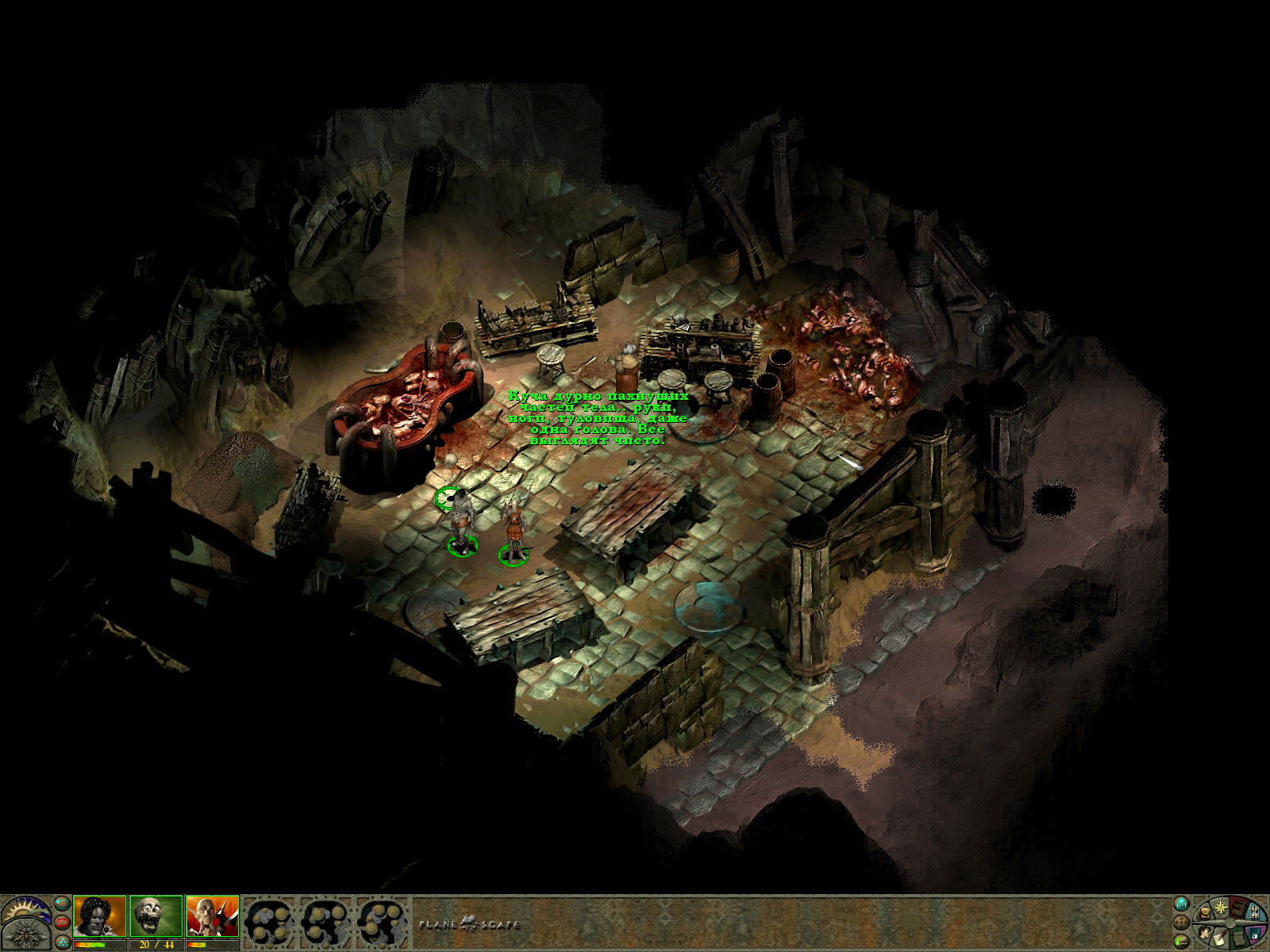This screenshot has width=1270, height=952.
Task: Click the hourglass rest icon
Action: 1255,913
